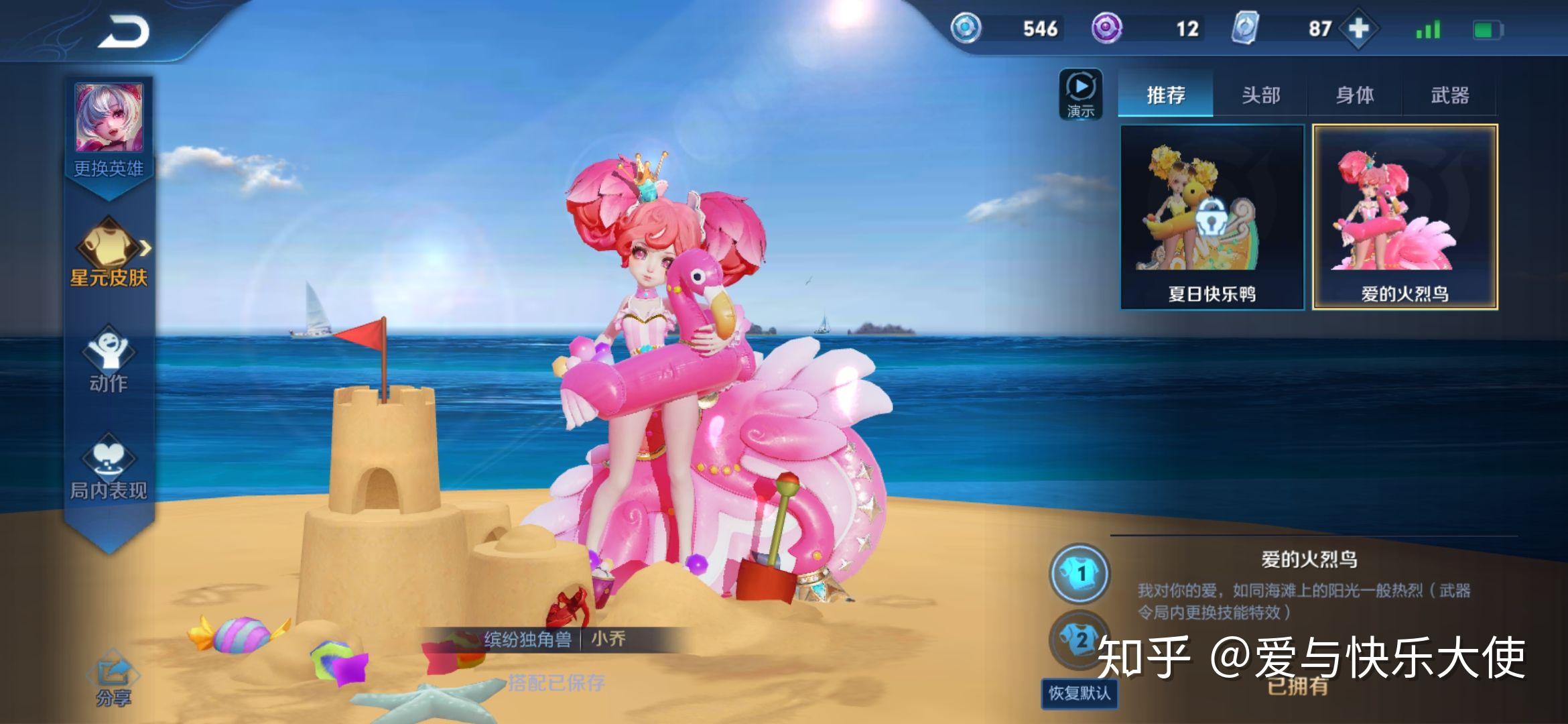Open the 更换英雄 hero switcher

(109, 129)
